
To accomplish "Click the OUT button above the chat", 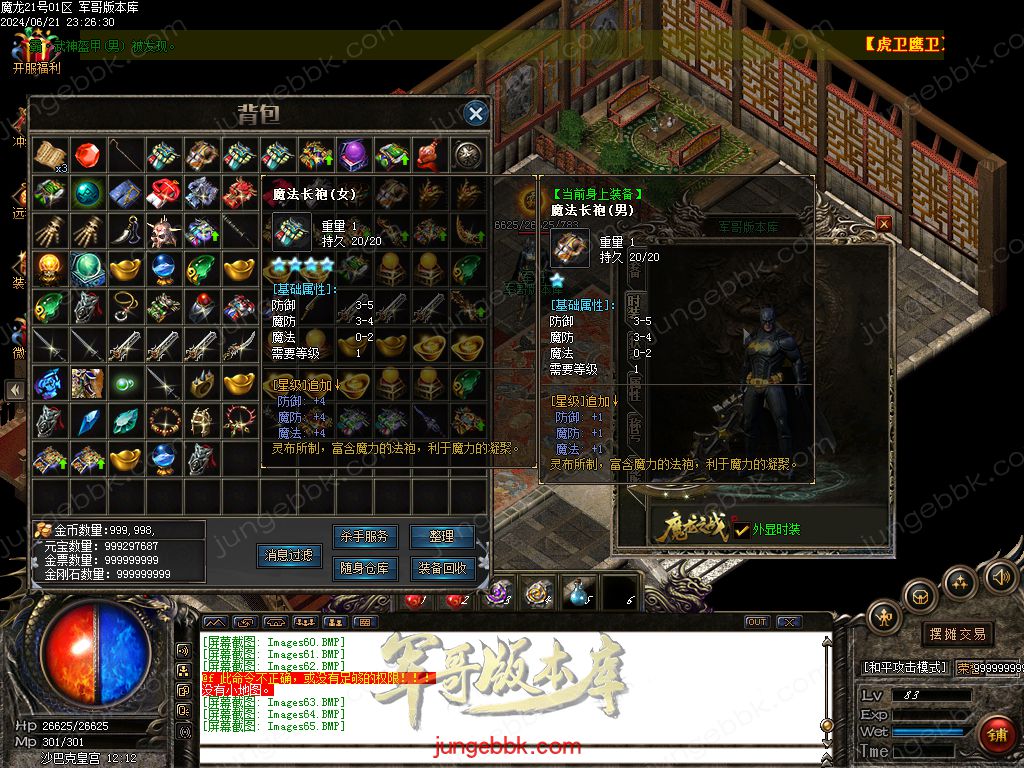I will point(758,622).
